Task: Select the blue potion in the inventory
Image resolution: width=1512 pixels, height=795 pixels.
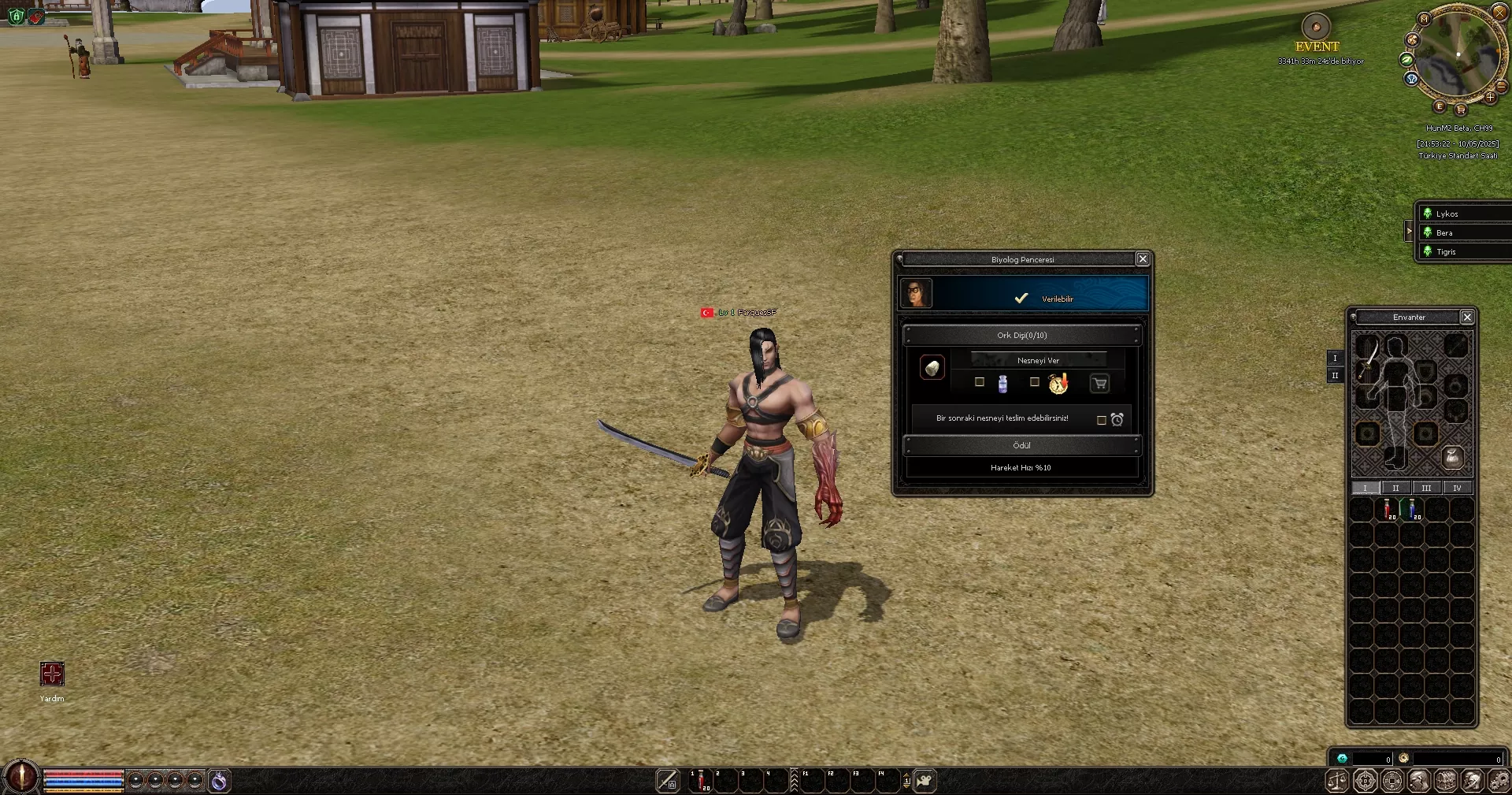Action: [1412, 509]
